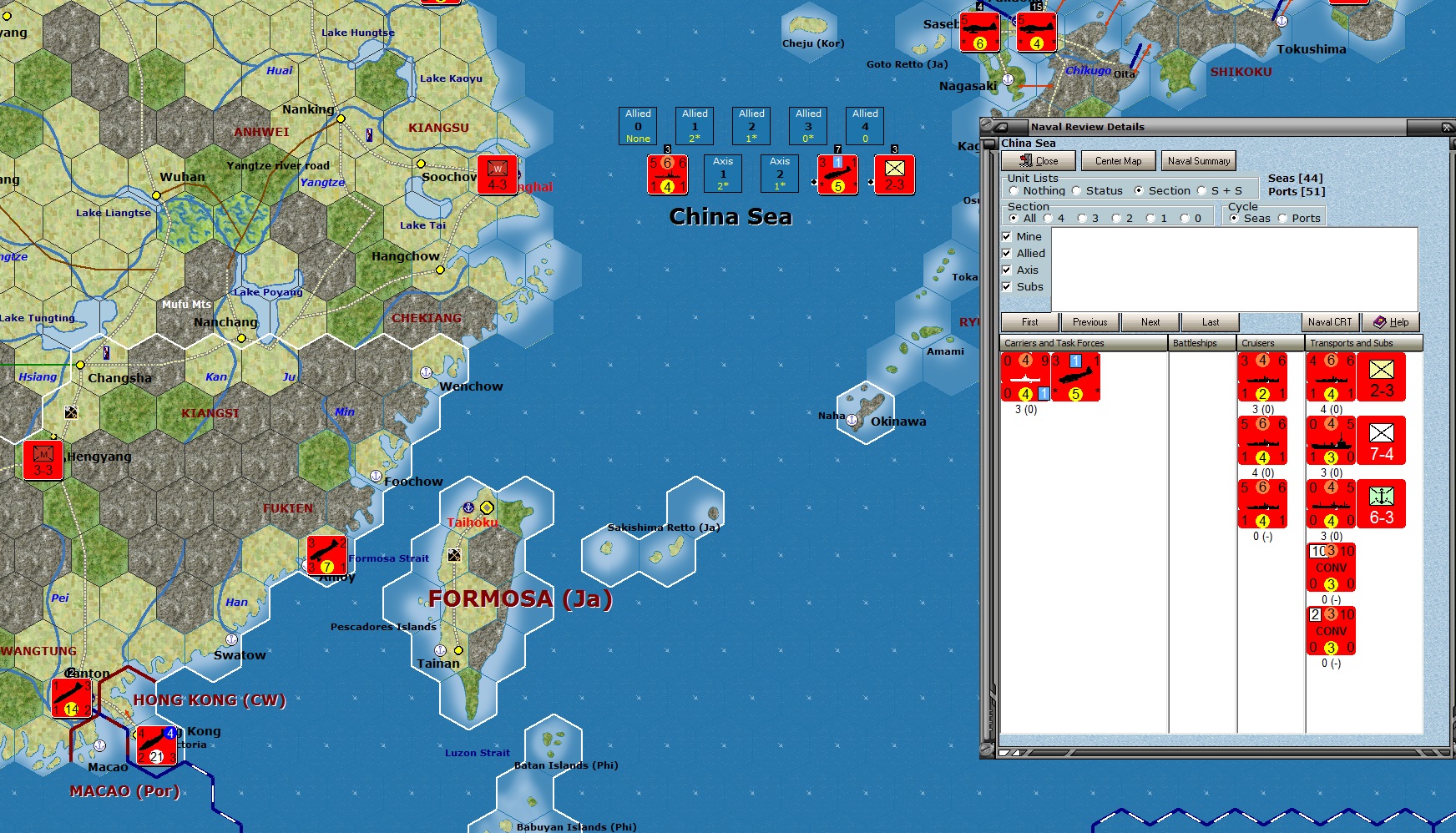Select the topmost cruiser counter in Cruisers column
1456x833 pixels.
1263,377
